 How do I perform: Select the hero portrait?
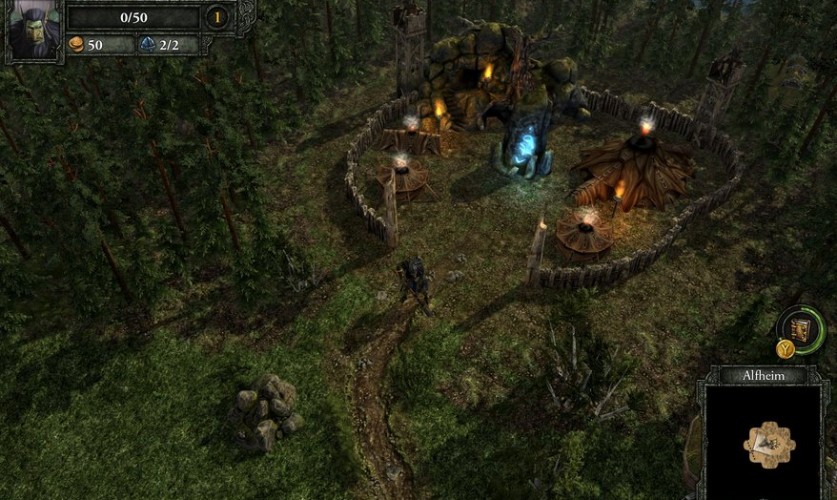coord(33,30)
